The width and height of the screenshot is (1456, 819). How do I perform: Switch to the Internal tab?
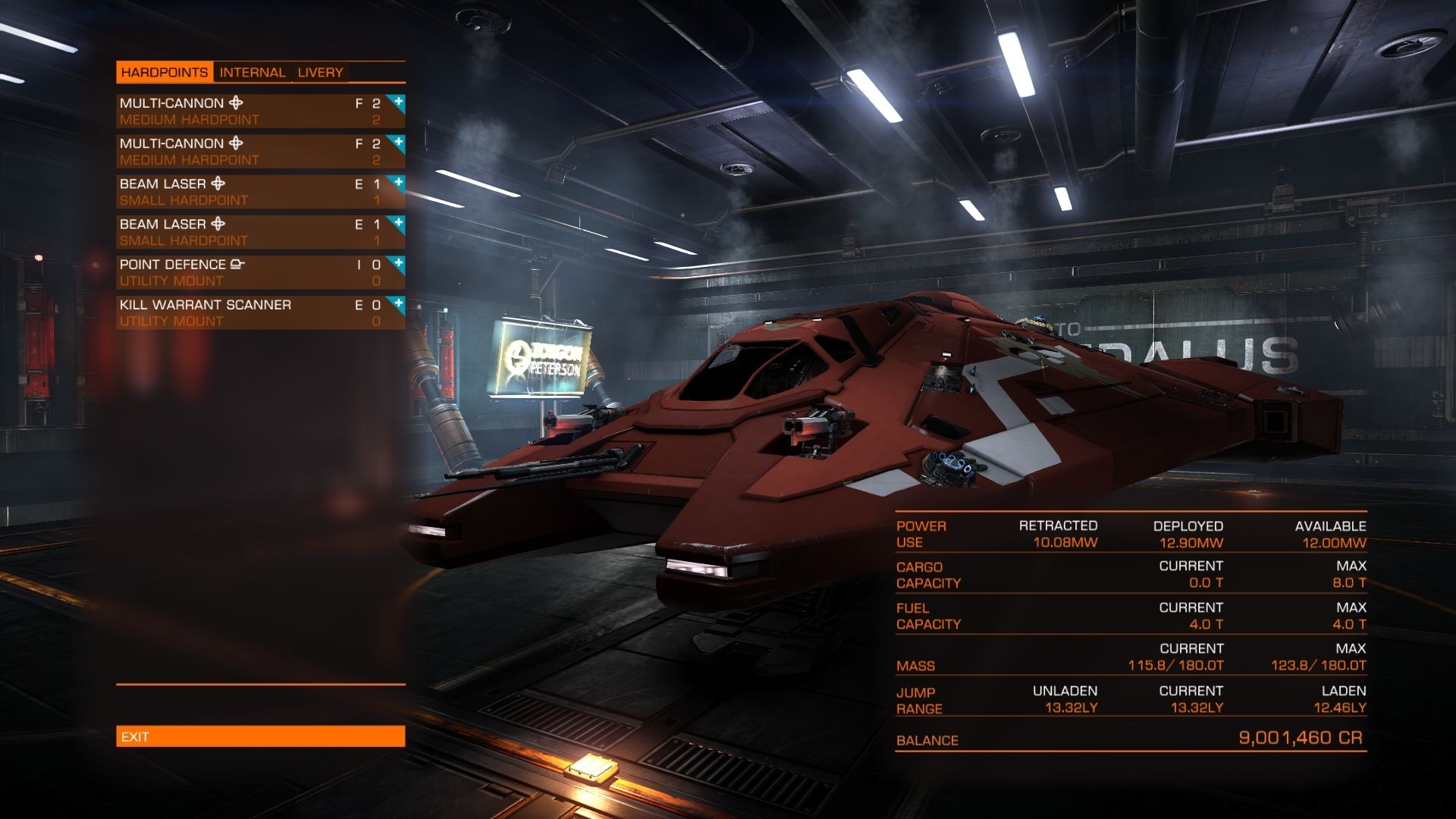pos(253,73)
